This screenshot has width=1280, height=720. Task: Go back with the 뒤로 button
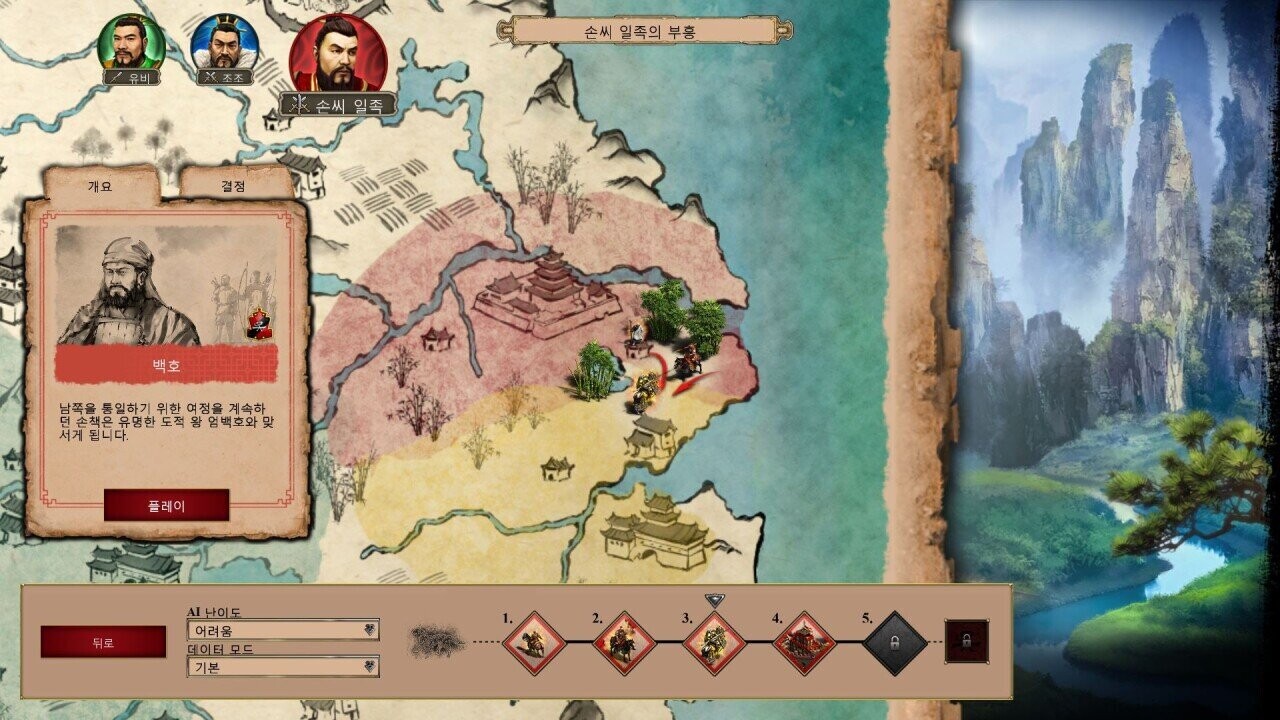103,642
